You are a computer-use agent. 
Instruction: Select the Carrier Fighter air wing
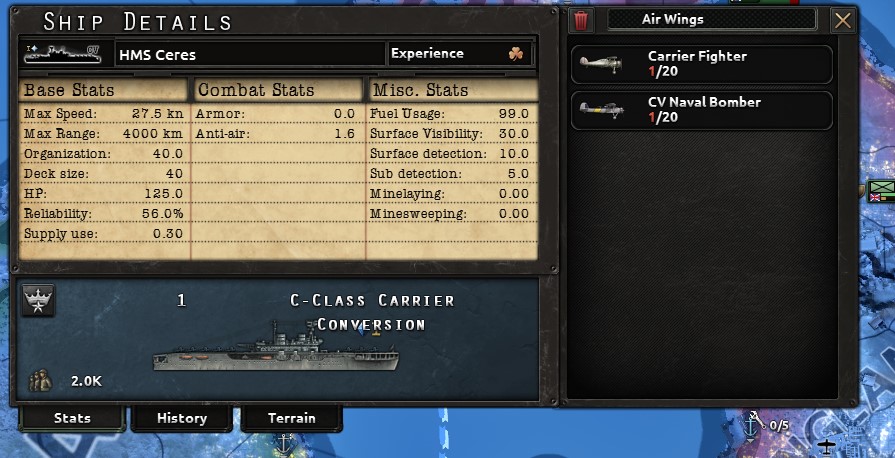701,64
